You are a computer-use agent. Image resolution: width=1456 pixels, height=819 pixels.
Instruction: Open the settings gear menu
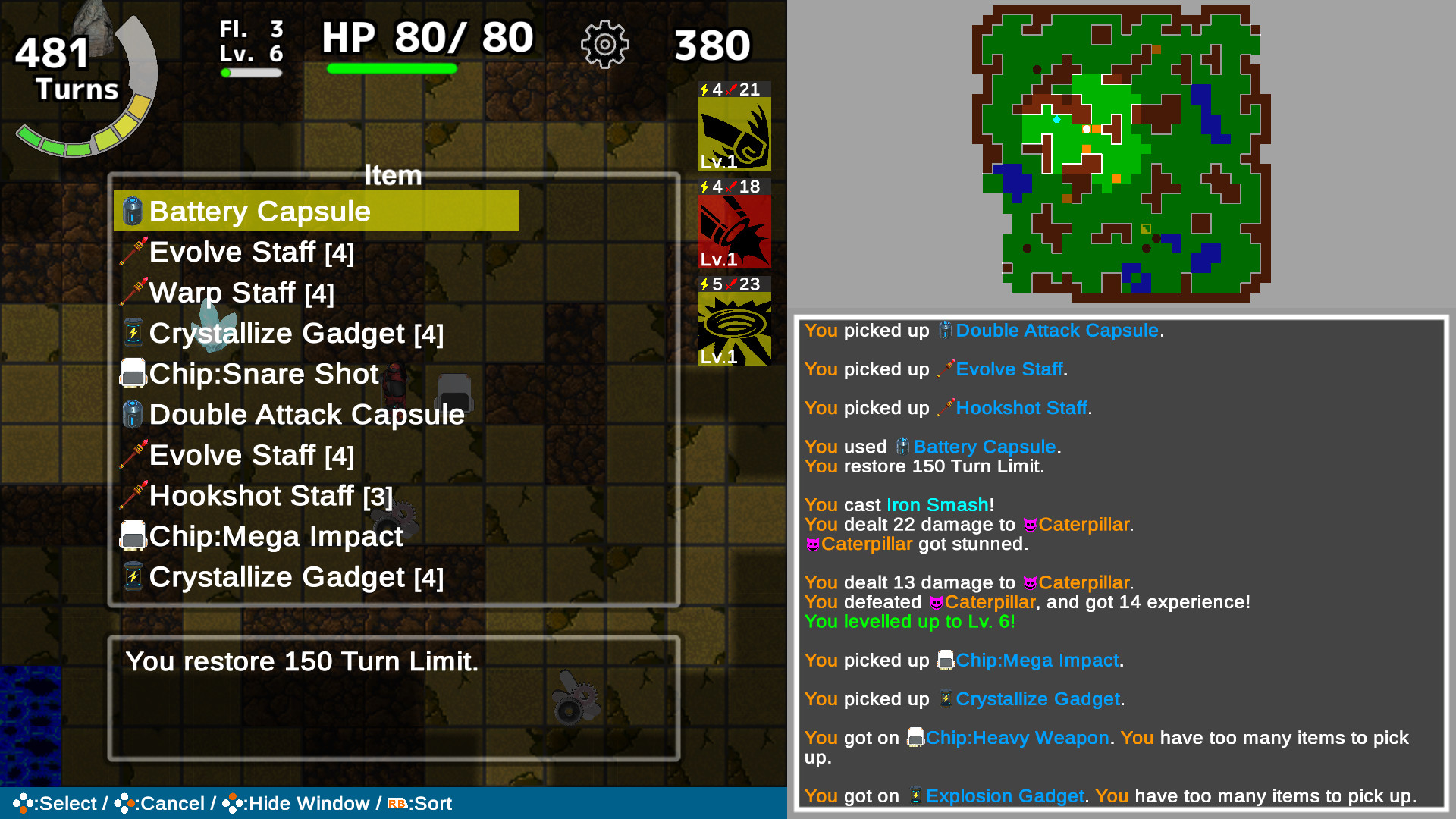pos(604,44)
